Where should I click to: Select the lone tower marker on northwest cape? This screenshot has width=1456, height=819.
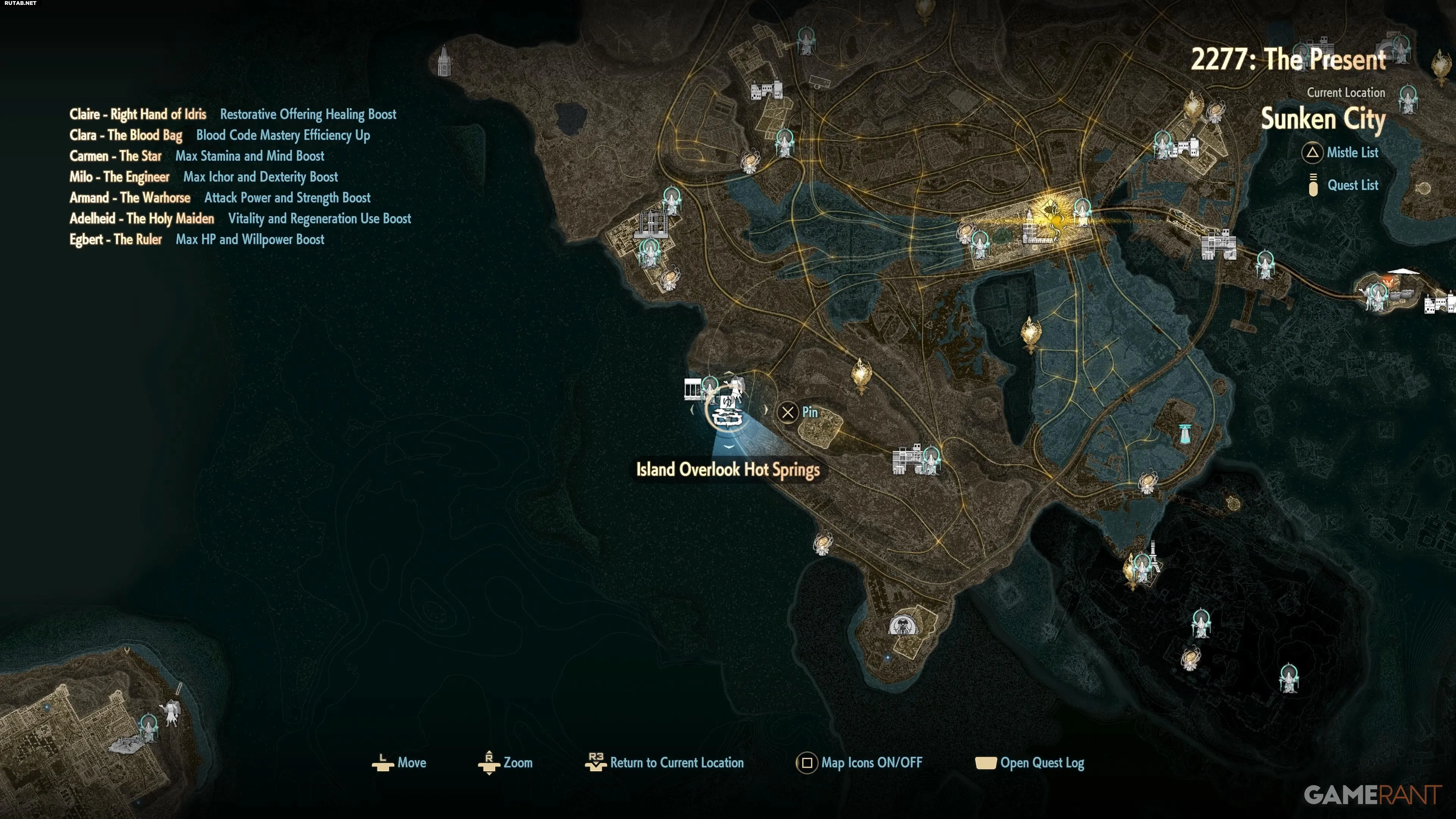point(444,61)
